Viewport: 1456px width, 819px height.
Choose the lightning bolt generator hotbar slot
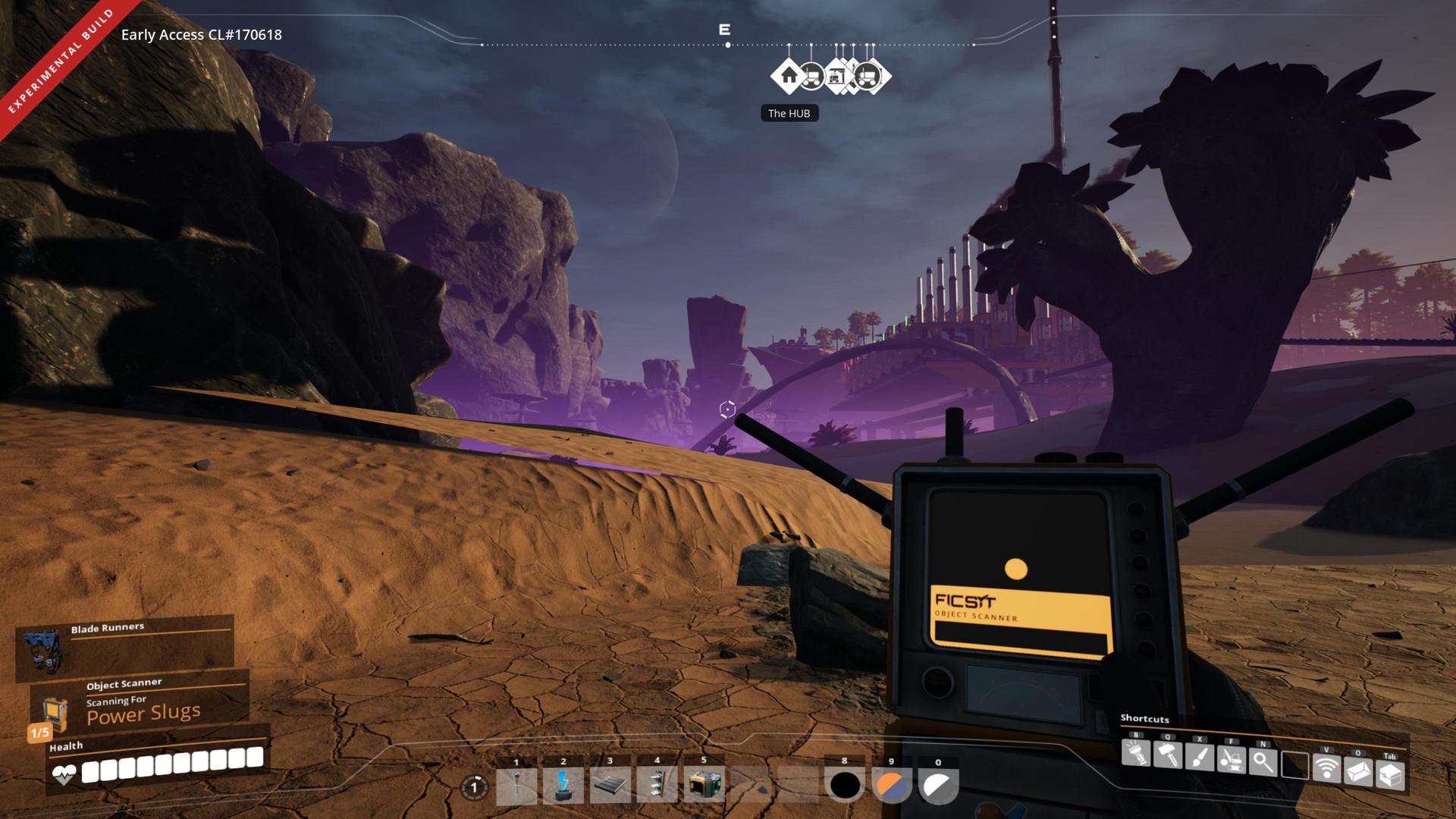(563, 785)
